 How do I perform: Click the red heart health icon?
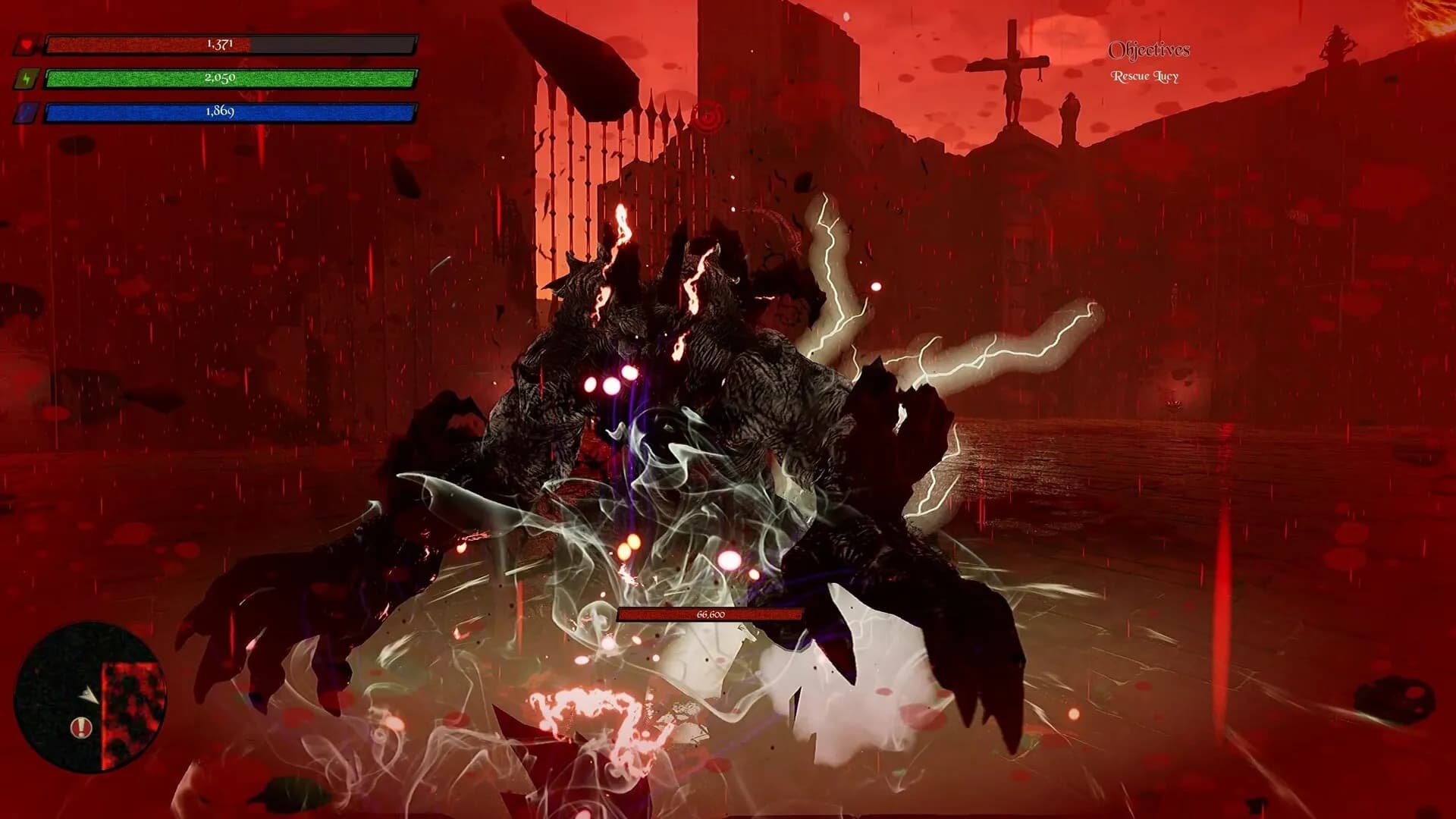(x=27, y=45)
